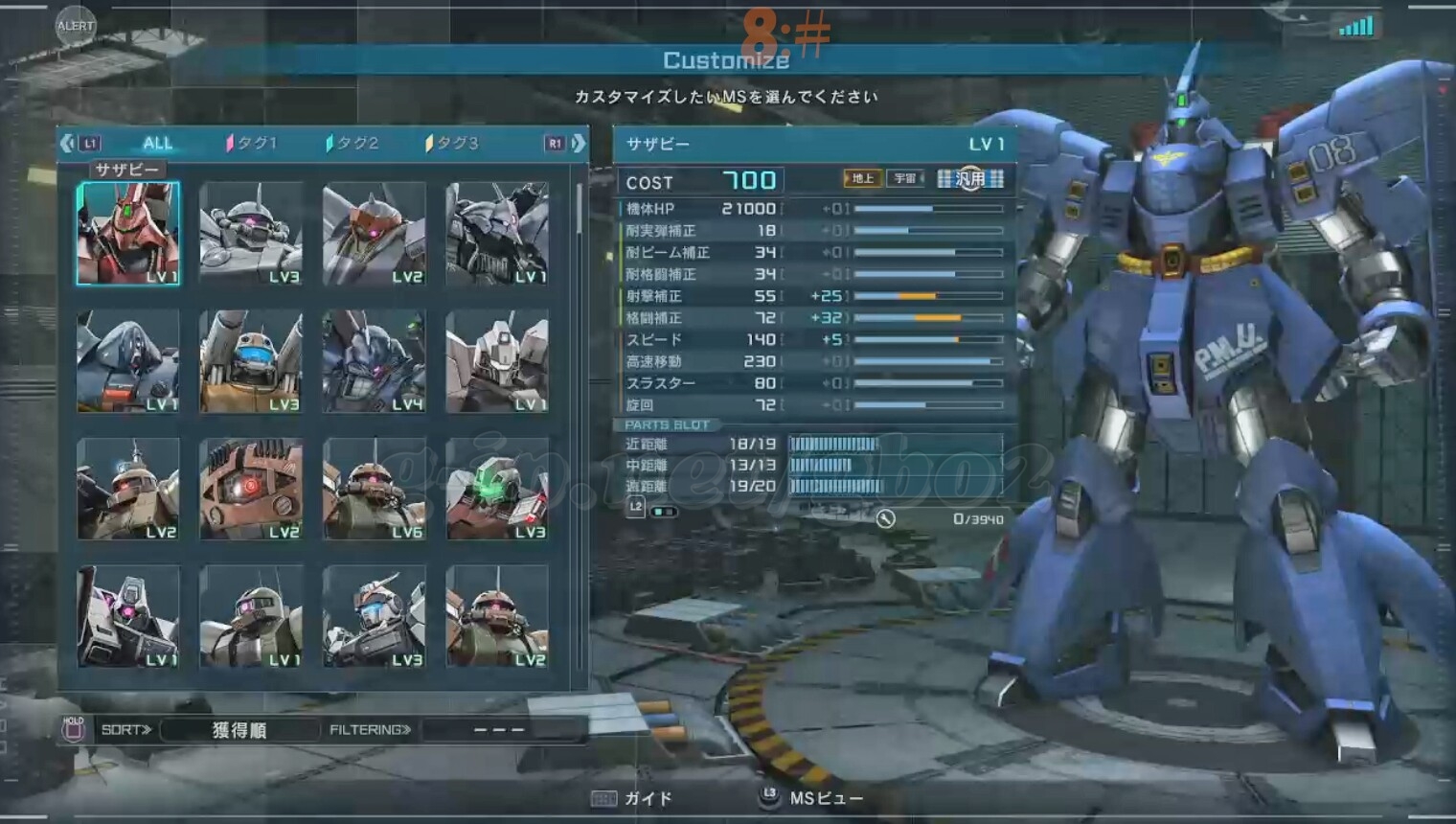Image resolution: width=1456 pixels, height=824 pixels.
Task: Select the dark grey horned LV1 suit
Action: click(x=497, y=234)
